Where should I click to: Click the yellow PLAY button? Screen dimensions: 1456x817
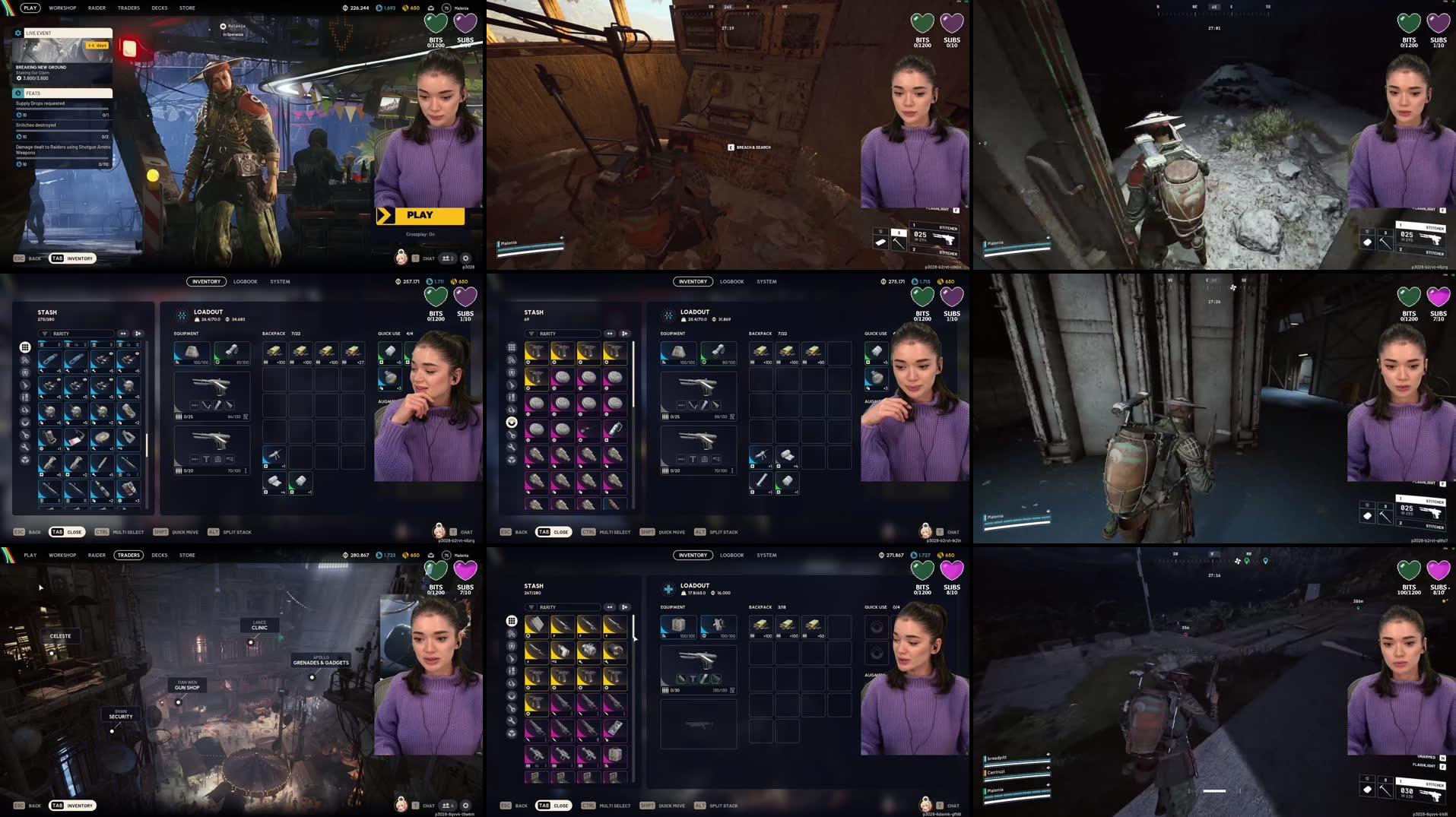[x=420, y=216]
